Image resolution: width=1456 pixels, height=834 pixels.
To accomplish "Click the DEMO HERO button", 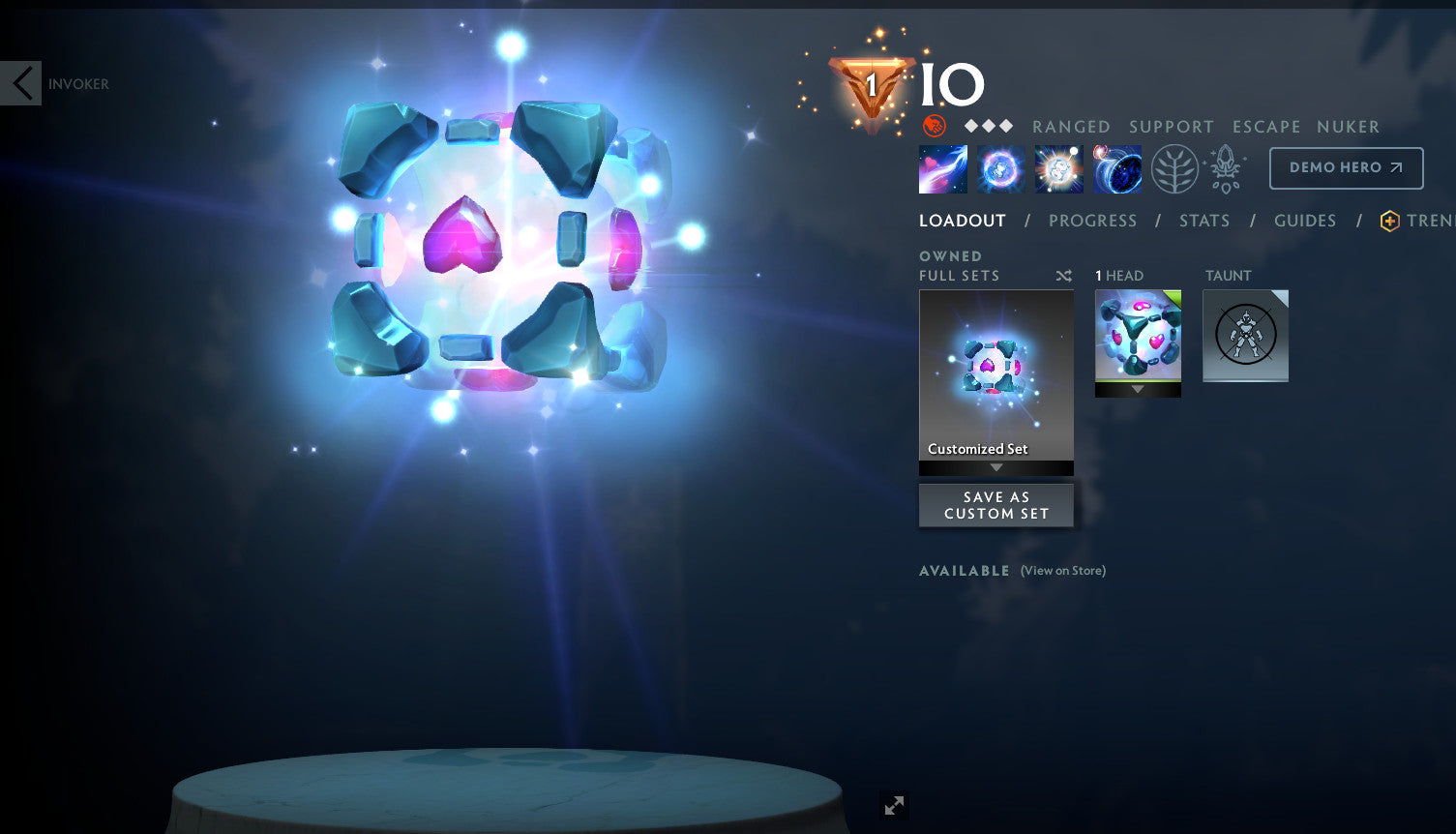I will [x=1346, y=167].
